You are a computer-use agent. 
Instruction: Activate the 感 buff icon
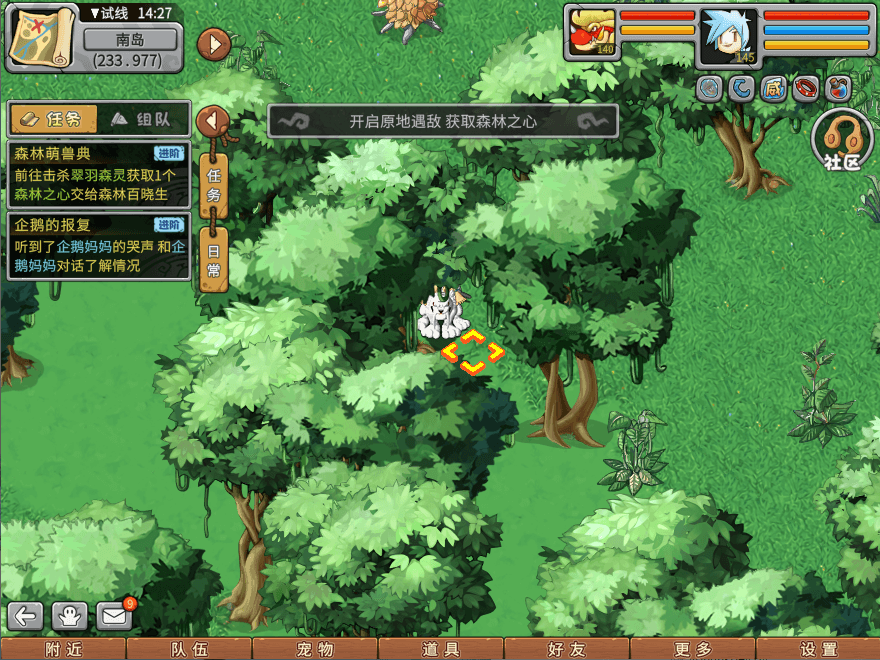pyautogui.click(x=773, y=89)
